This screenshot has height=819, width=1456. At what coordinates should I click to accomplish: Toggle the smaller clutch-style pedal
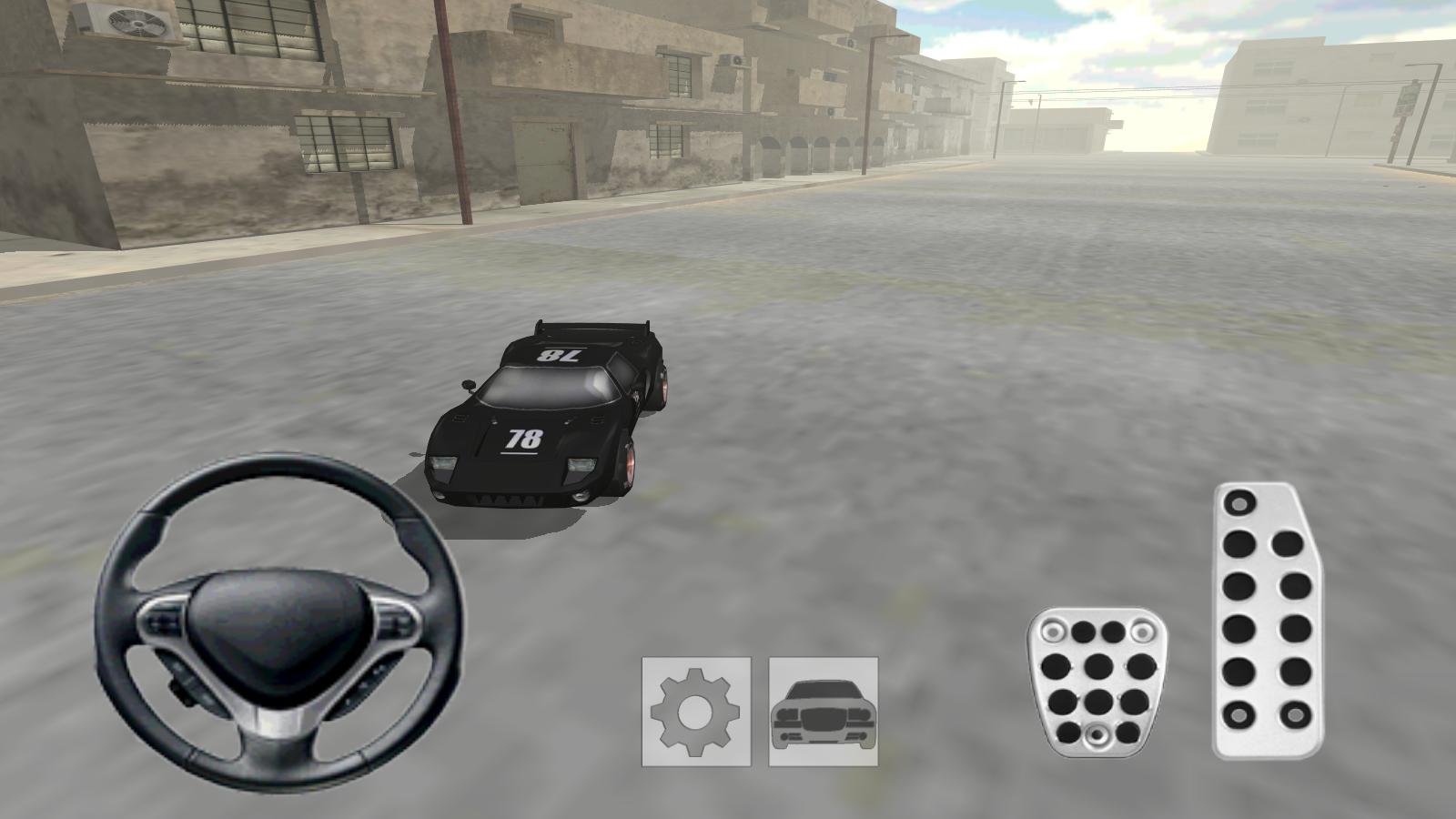point(1097,682)
